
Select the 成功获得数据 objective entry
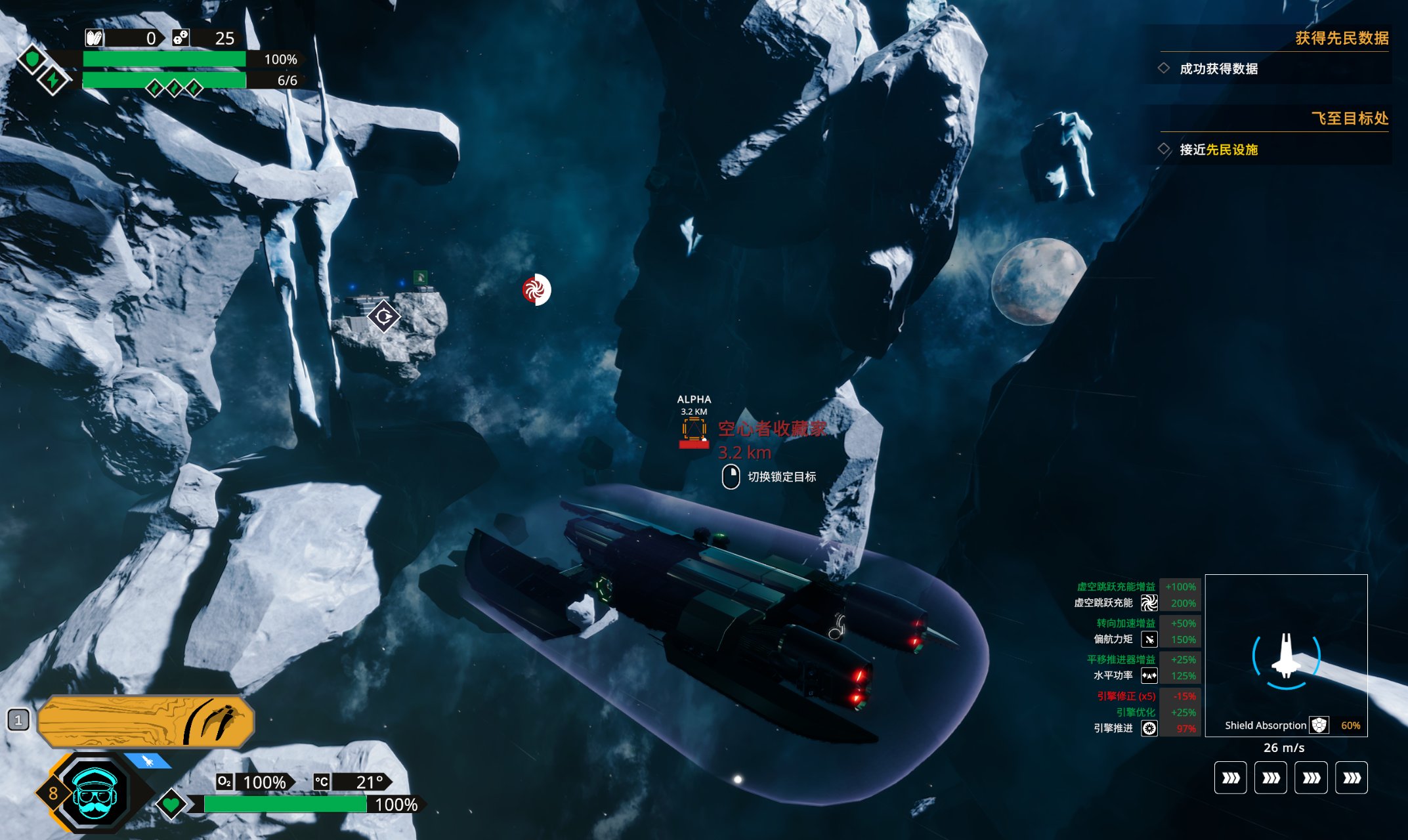1218,69
